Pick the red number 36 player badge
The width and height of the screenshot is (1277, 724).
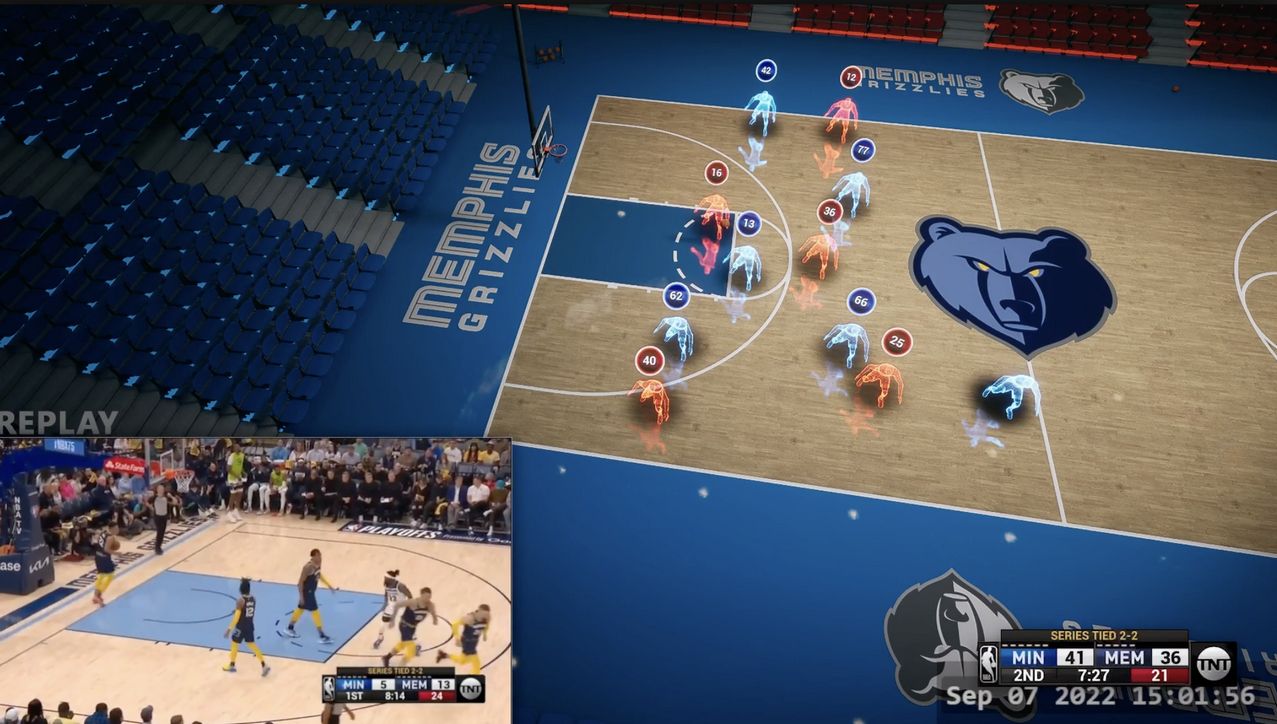(x=830, y=212)
